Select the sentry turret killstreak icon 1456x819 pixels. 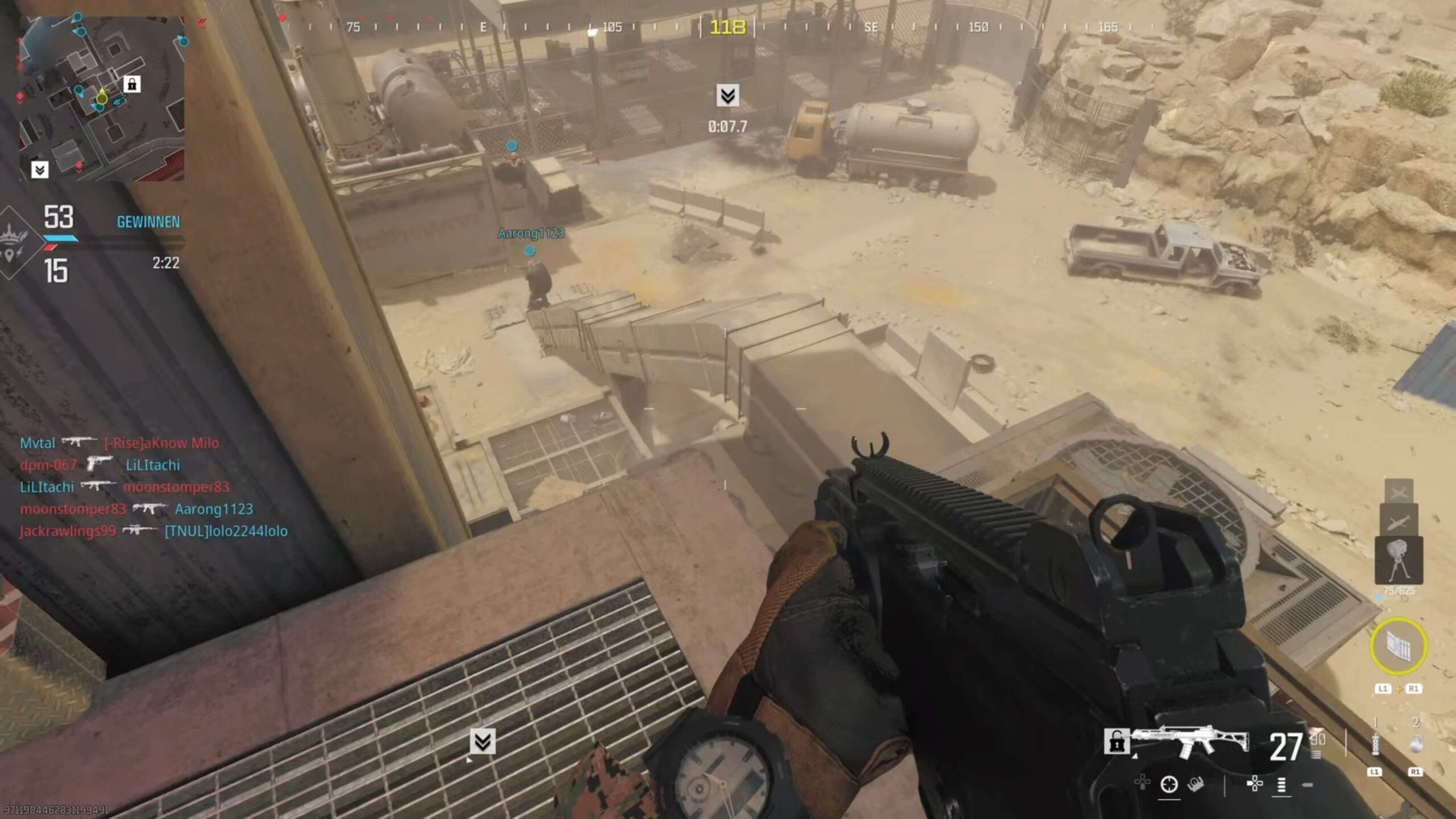click(1399, 560)
